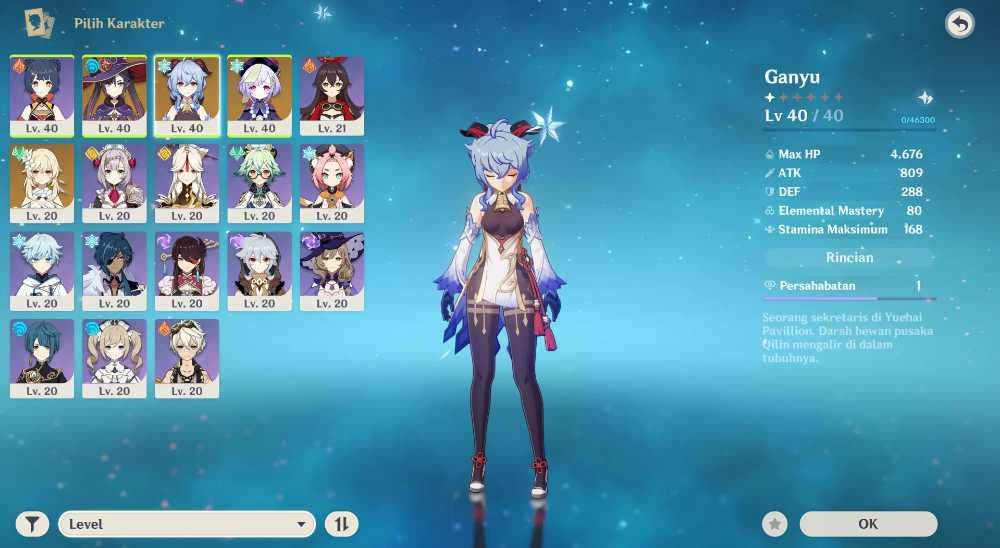
Task: Open the Level sort dropdown
Action: click(x=187, y=524)
